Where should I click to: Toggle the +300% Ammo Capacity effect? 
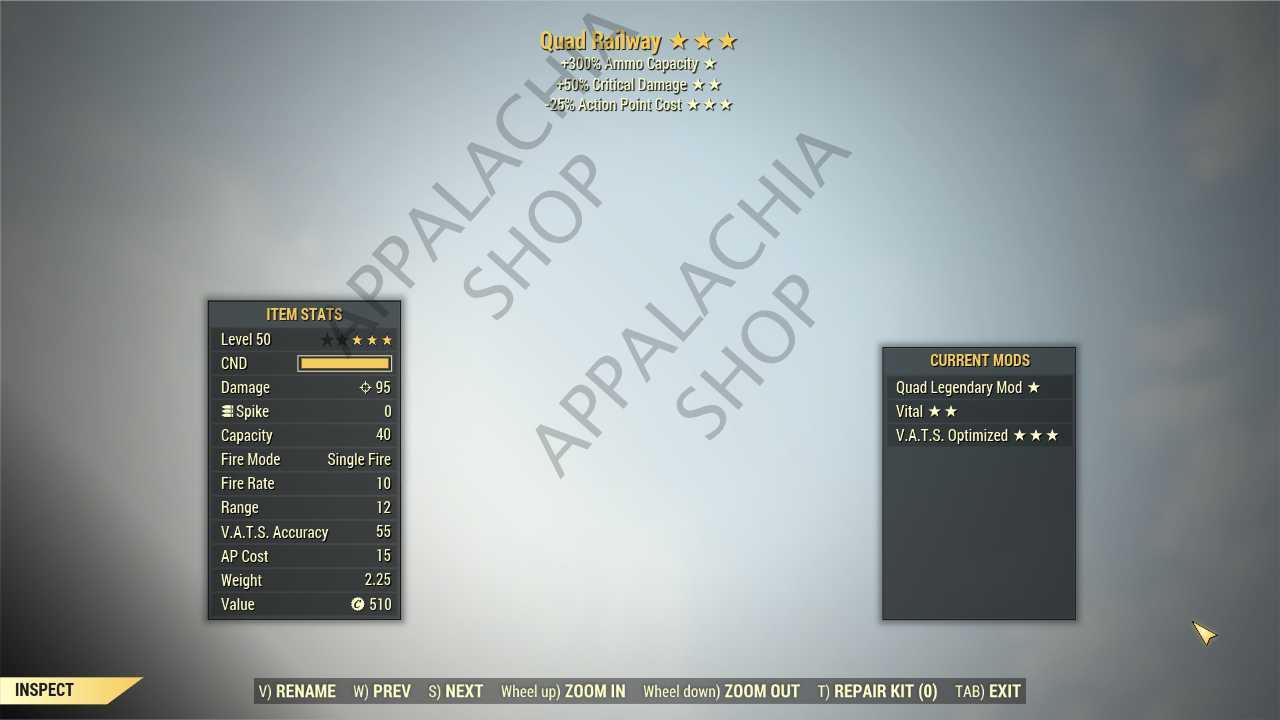(x=637, y=63)
